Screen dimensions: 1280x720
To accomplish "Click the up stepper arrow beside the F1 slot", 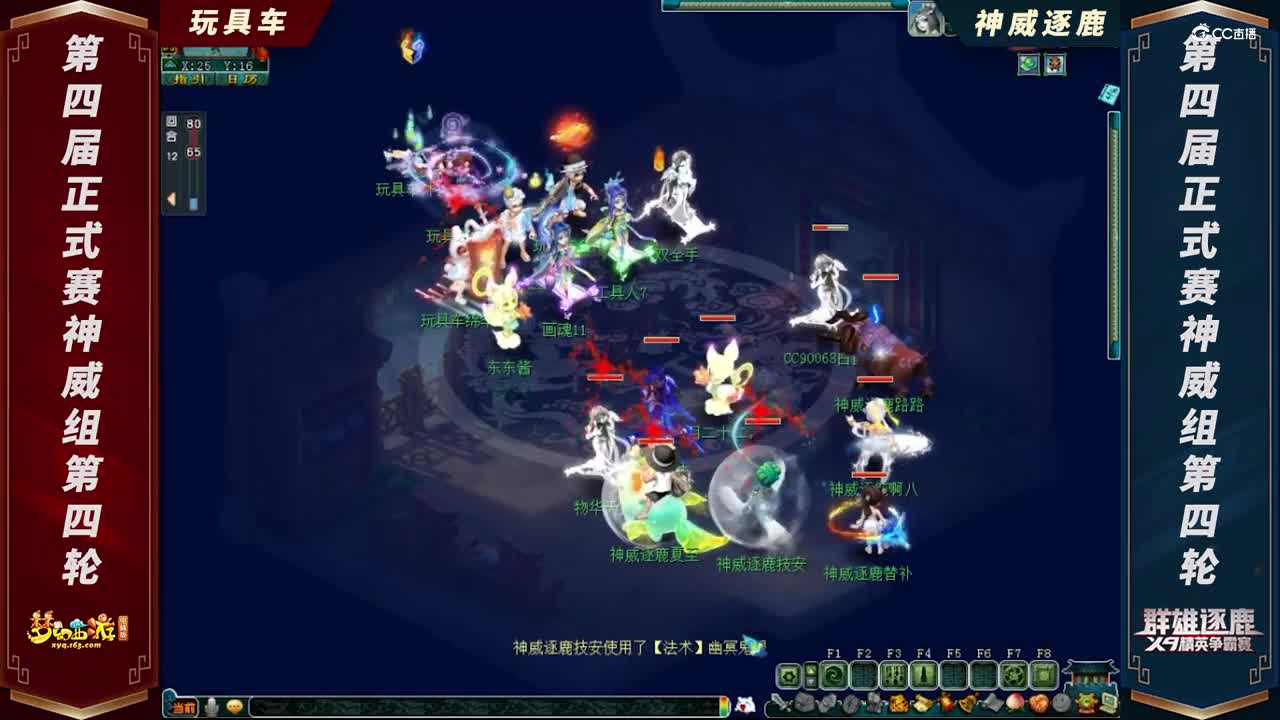I will [811, 669].
